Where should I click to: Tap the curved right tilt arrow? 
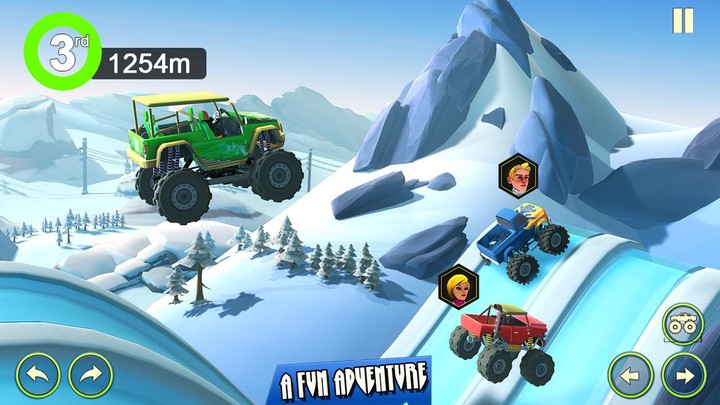click(x=90, y=375)
